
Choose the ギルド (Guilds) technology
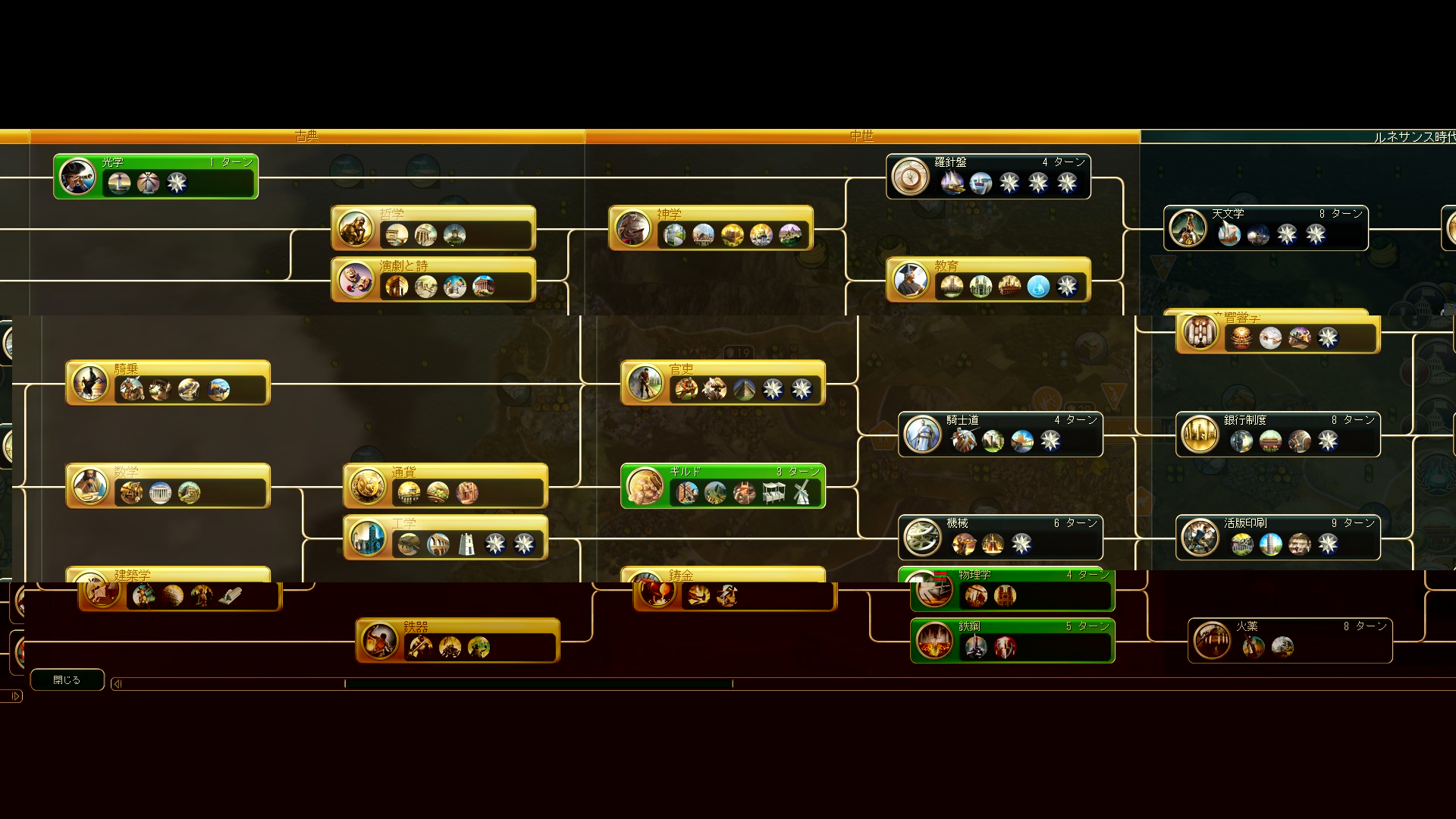(723, 486)
